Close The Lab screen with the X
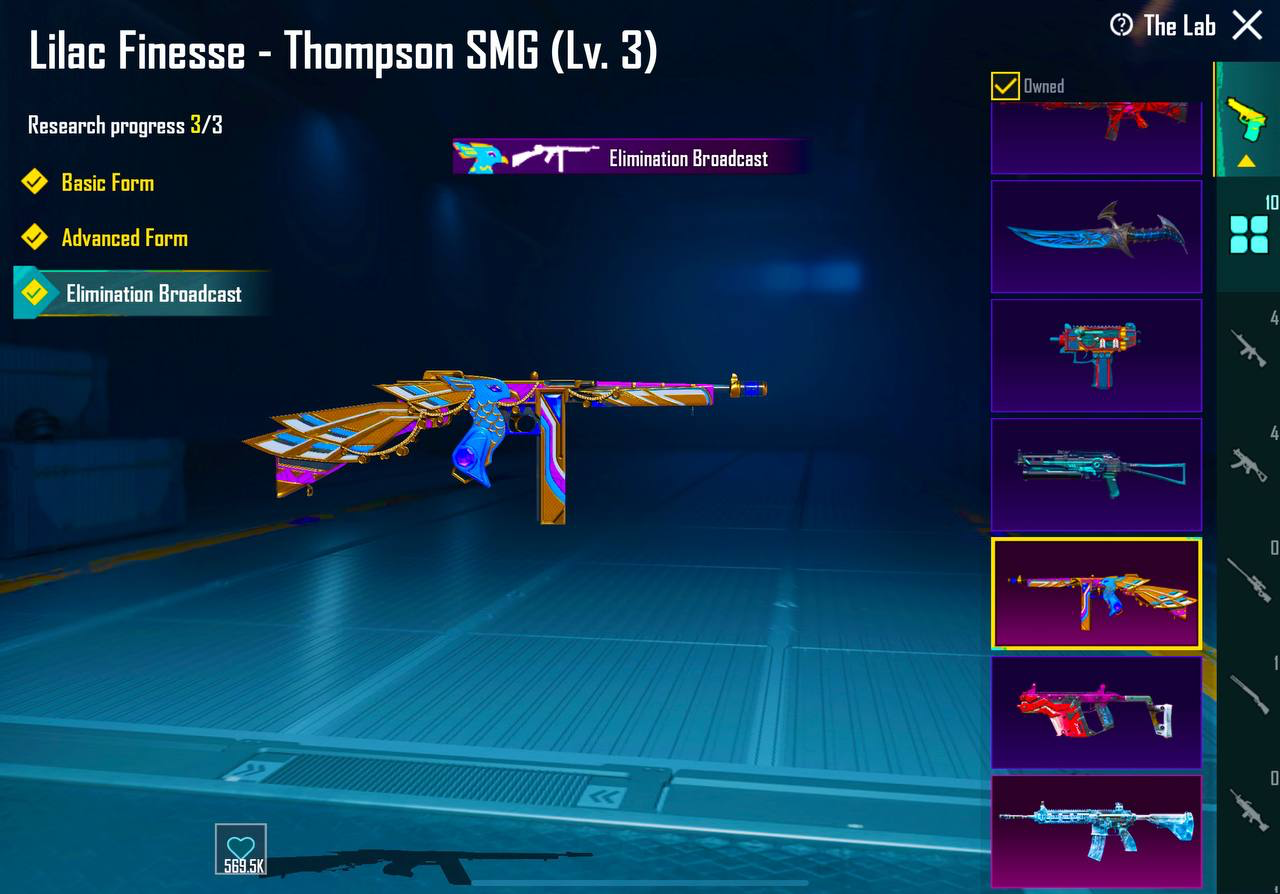This screenshot has width=1280, height=894. 1247,25
